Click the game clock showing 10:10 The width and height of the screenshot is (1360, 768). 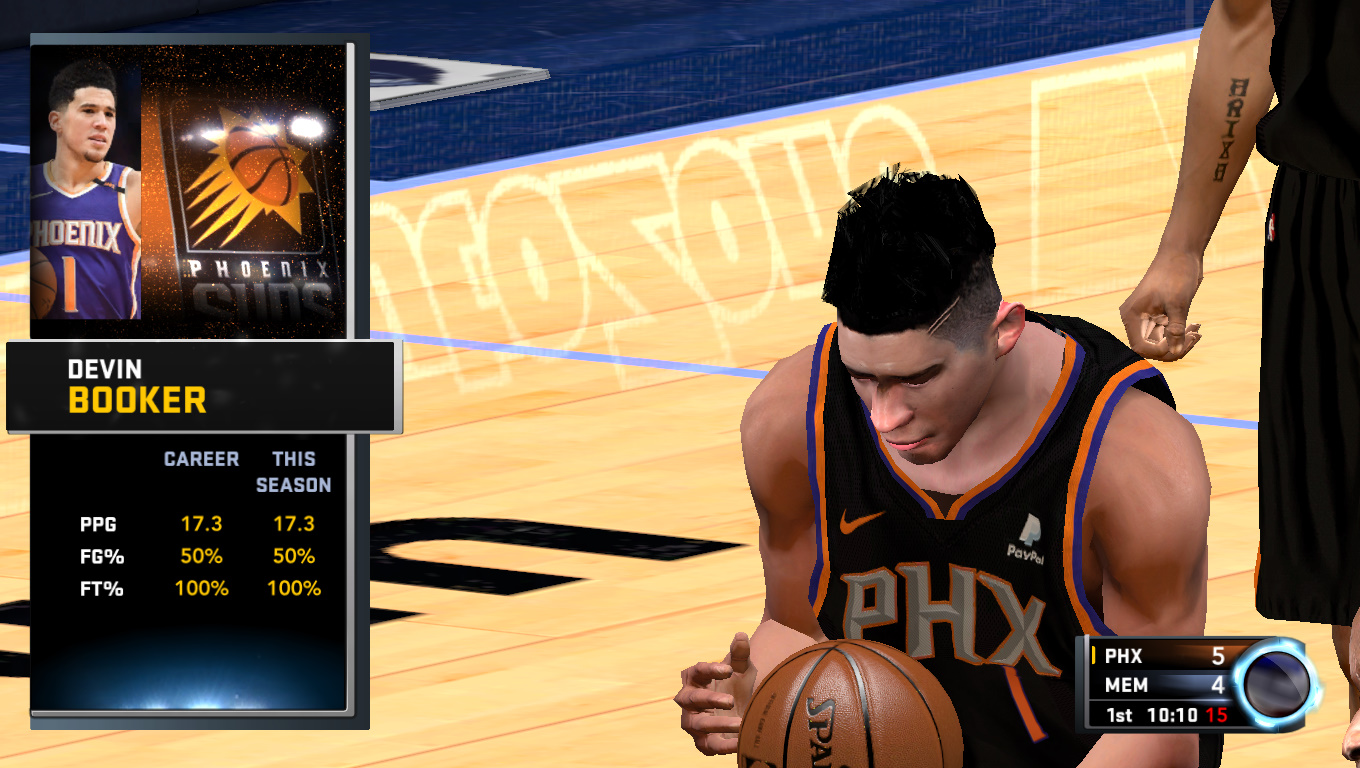click(x=1172, y=714)
